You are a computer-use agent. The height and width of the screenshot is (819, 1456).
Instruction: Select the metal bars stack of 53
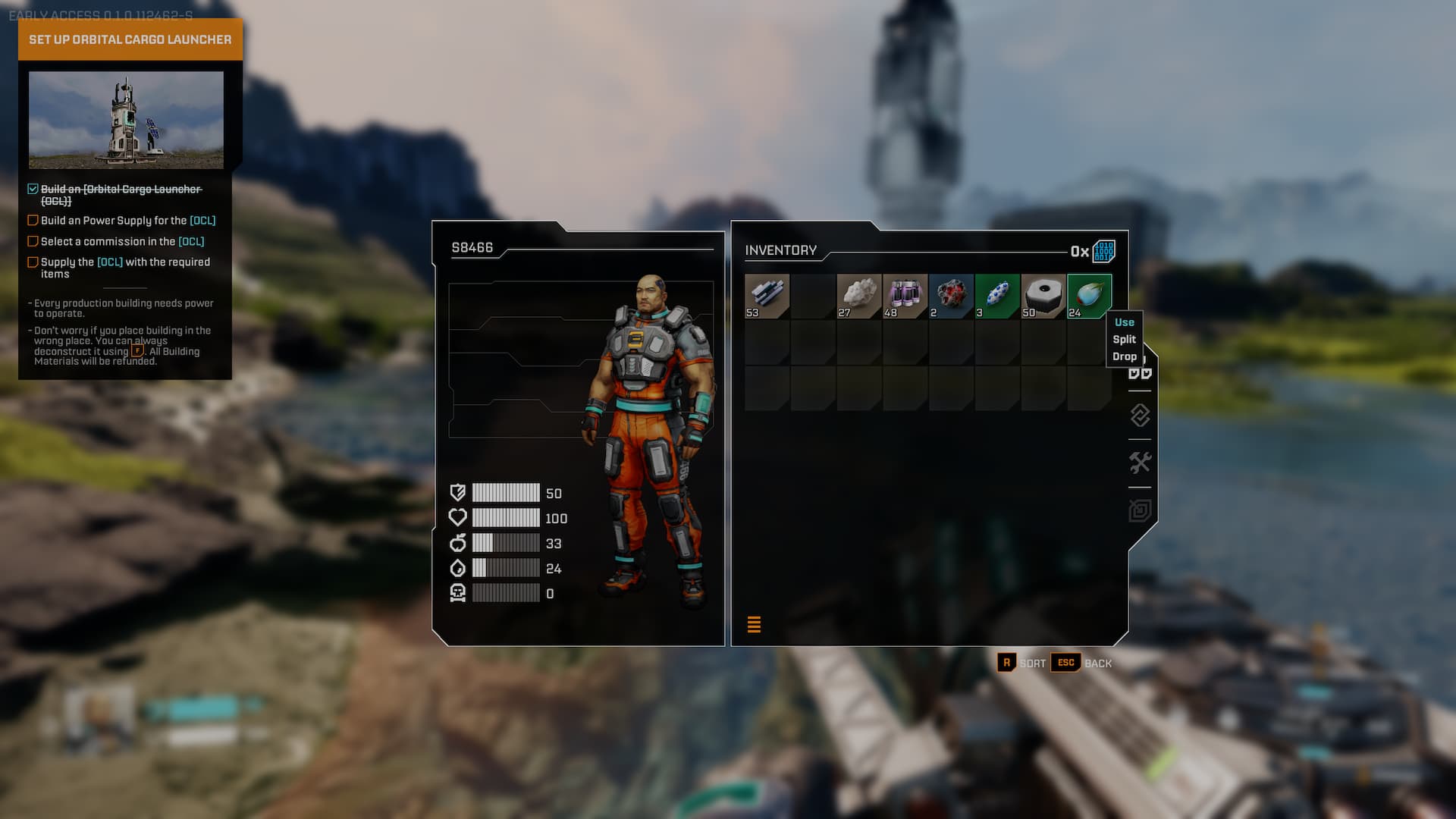click(x=767, y=296)
